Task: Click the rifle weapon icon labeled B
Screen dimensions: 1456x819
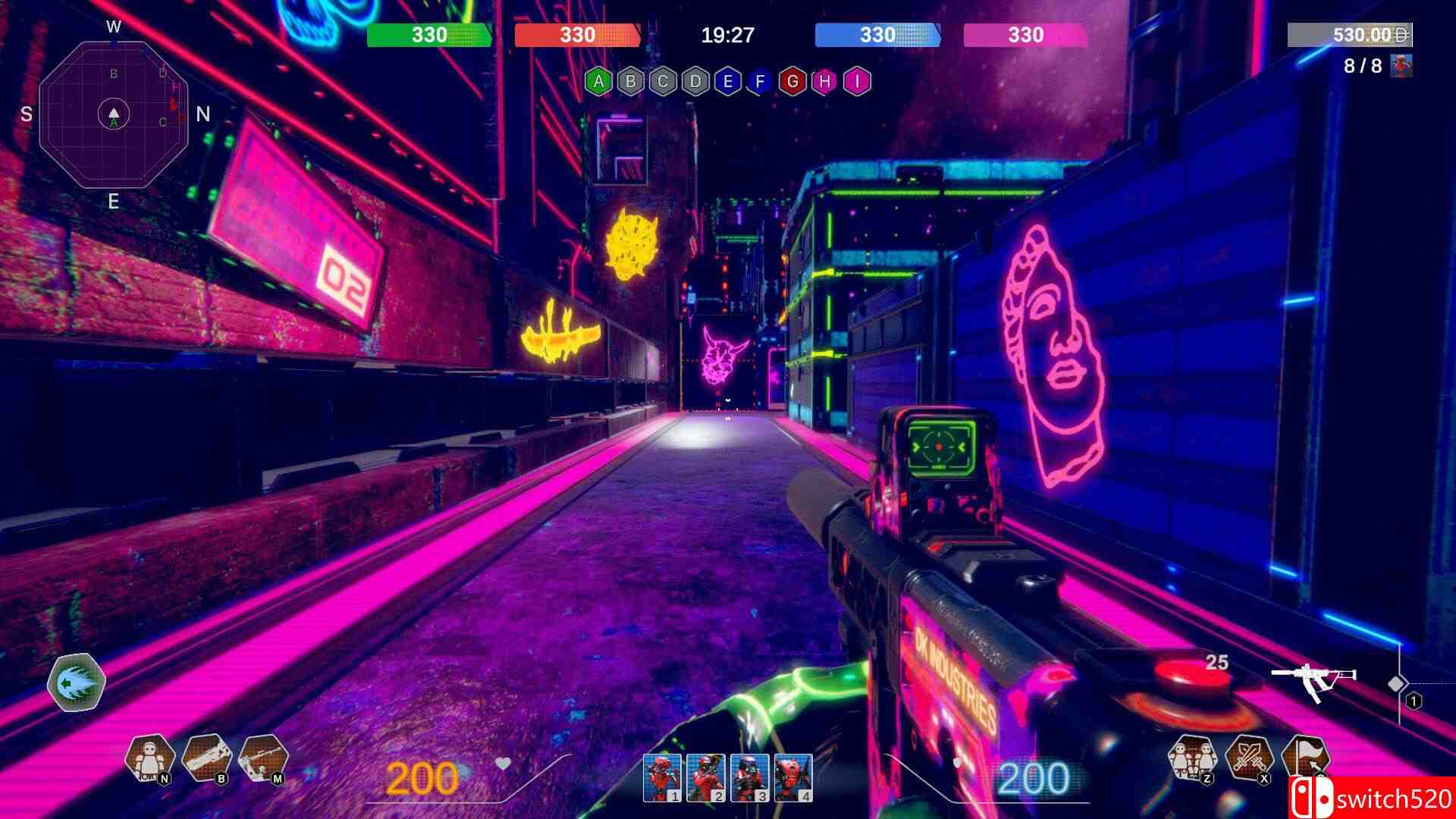Action: 205,758
